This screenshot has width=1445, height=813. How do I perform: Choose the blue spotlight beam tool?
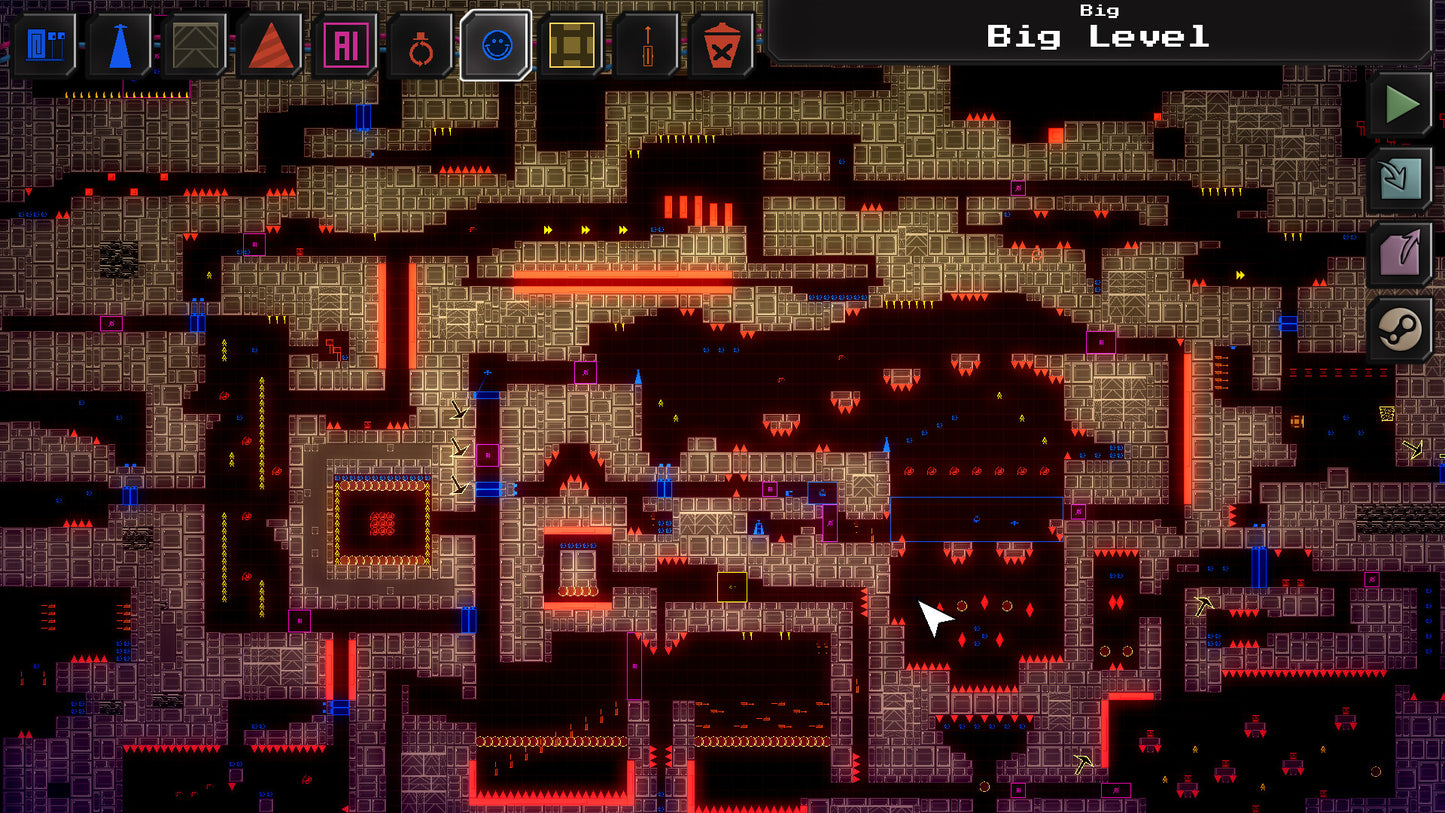119,45
